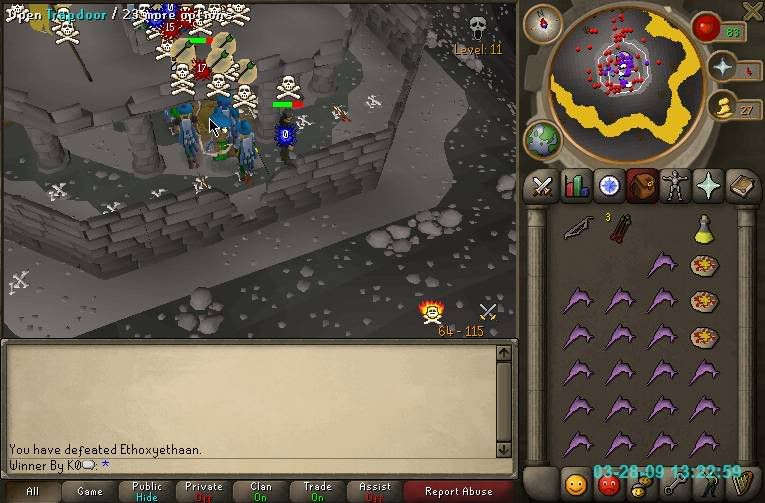Image resolution: width=765 pixels, height=503 pixels.
Task: Toggle the Clan chat filter
Action: pyautogui.click(x=261, y=491)
